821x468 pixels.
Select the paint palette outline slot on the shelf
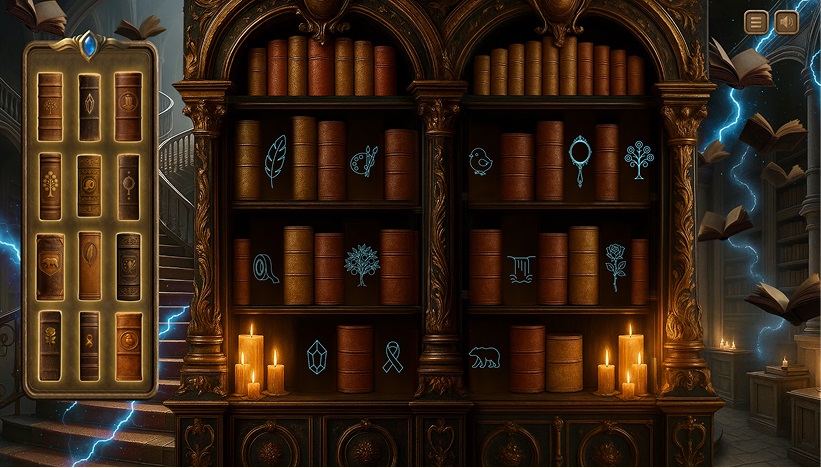pos(363,160)
